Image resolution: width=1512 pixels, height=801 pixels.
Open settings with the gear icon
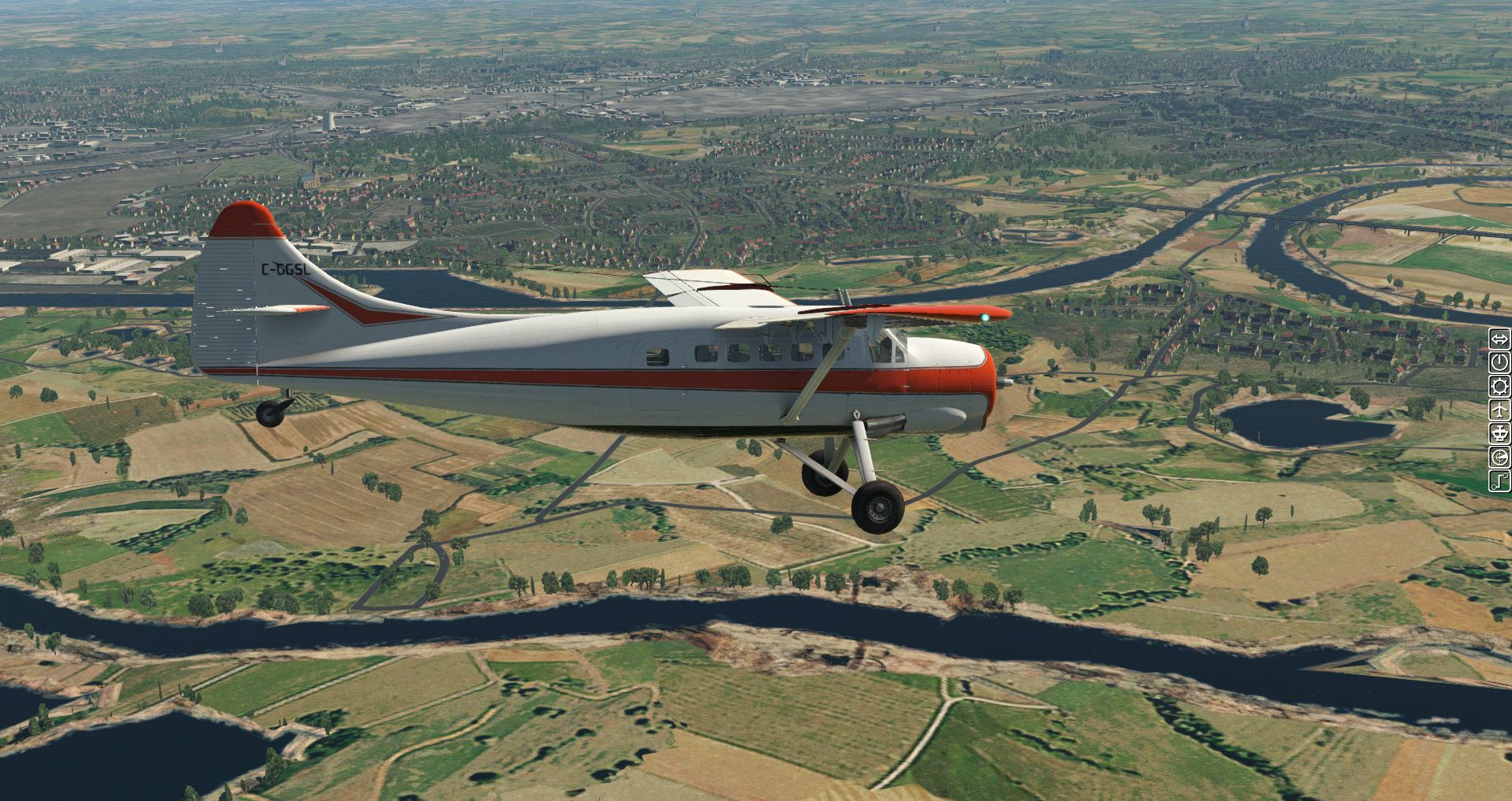click(x=1499, y=387)
